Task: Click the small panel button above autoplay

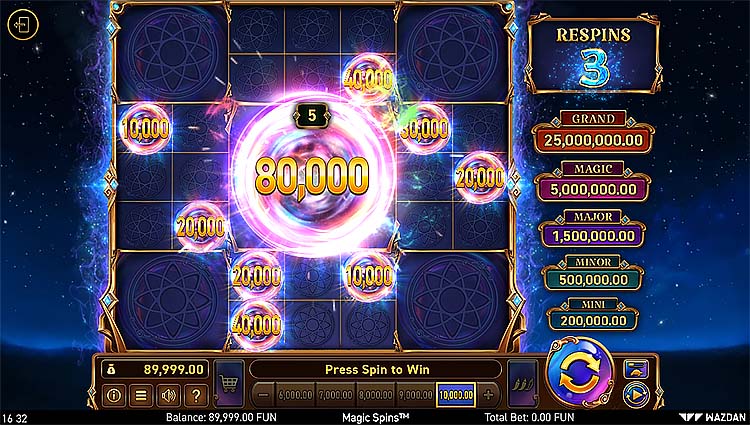Action: click(636, 368)
